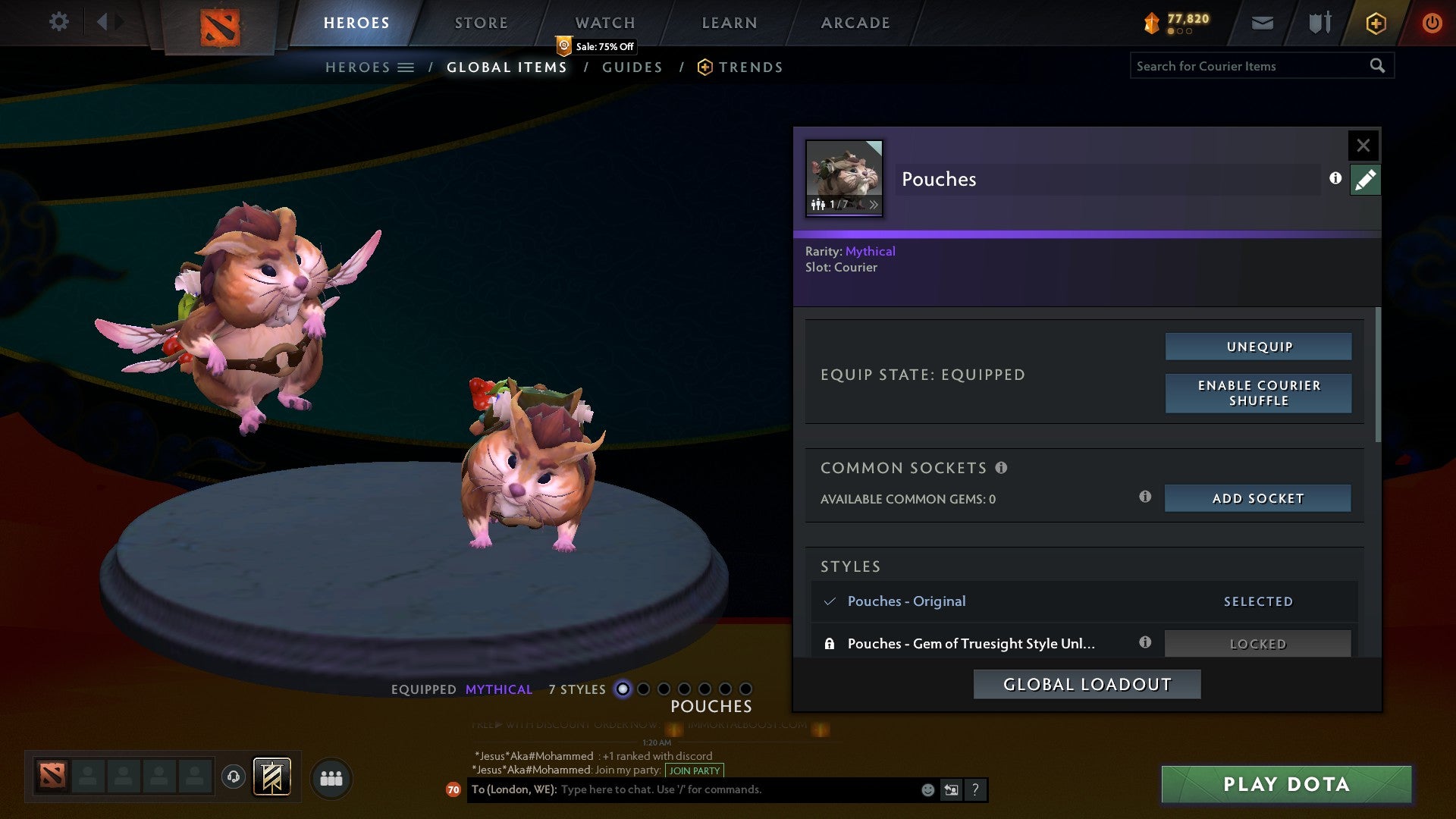The image size is (1456, 819).
Task: Click the locked Gem of Truesight style
Action: (x=971, y=643)
